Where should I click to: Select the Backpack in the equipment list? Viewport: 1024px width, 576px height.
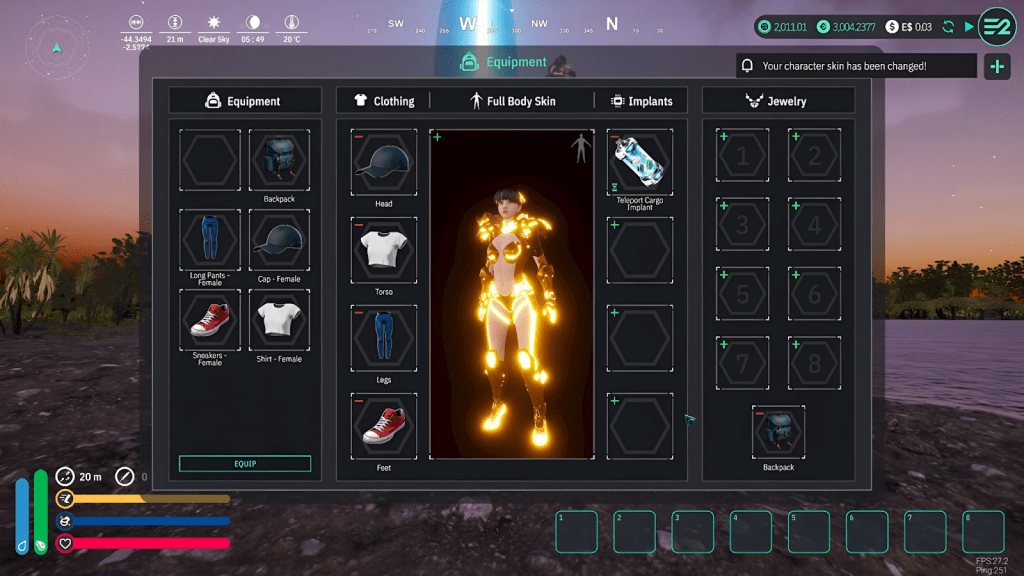coord(279,161)
